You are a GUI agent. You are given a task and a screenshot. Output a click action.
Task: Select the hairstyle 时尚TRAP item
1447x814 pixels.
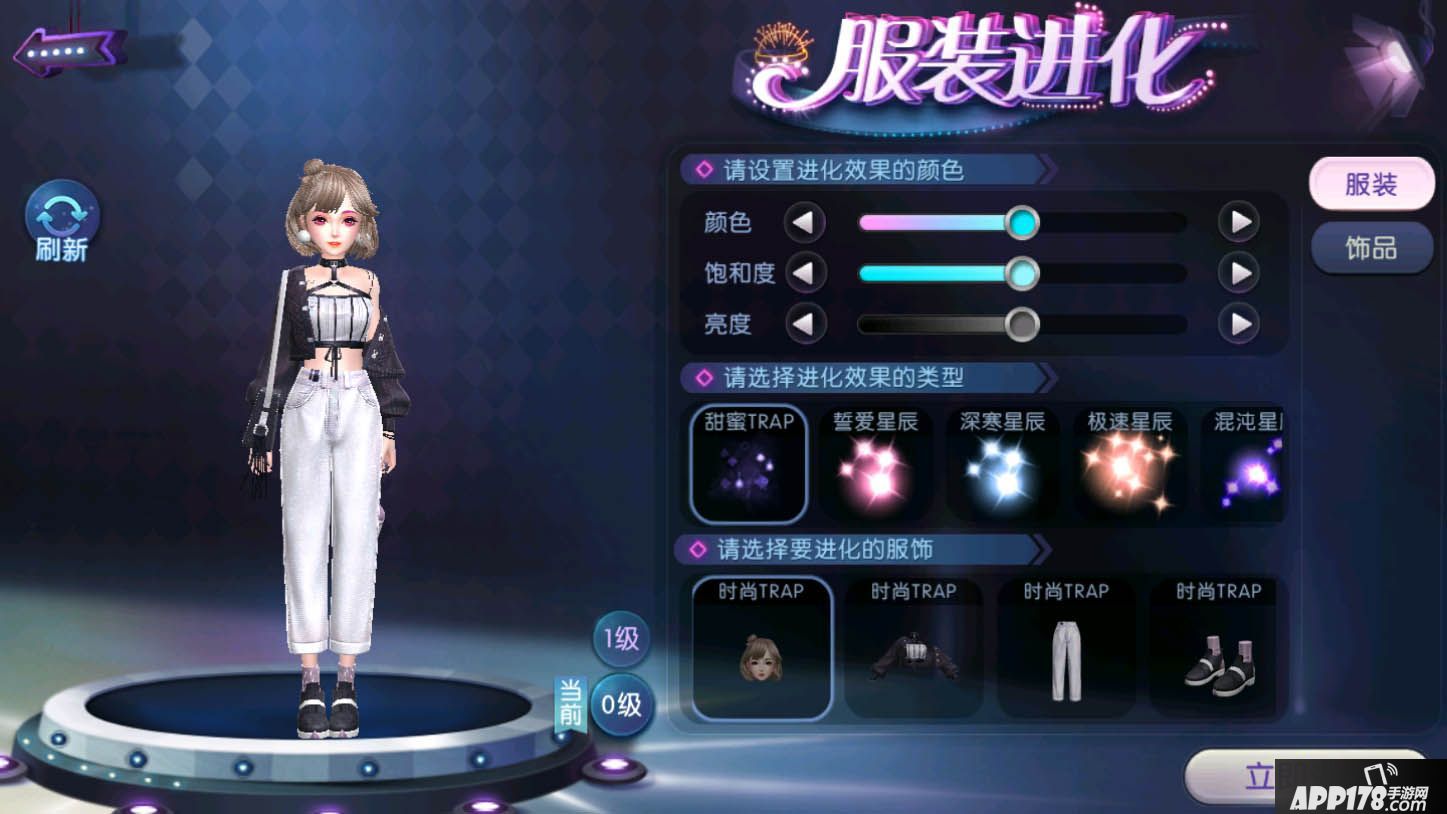point(761,648)
